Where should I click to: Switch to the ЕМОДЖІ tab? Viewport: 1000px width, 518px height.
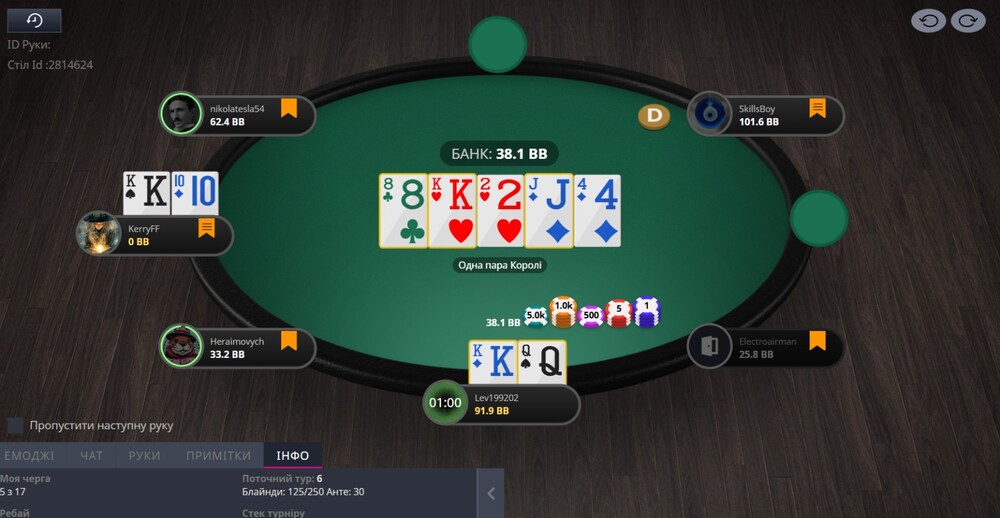coord(28,456)
